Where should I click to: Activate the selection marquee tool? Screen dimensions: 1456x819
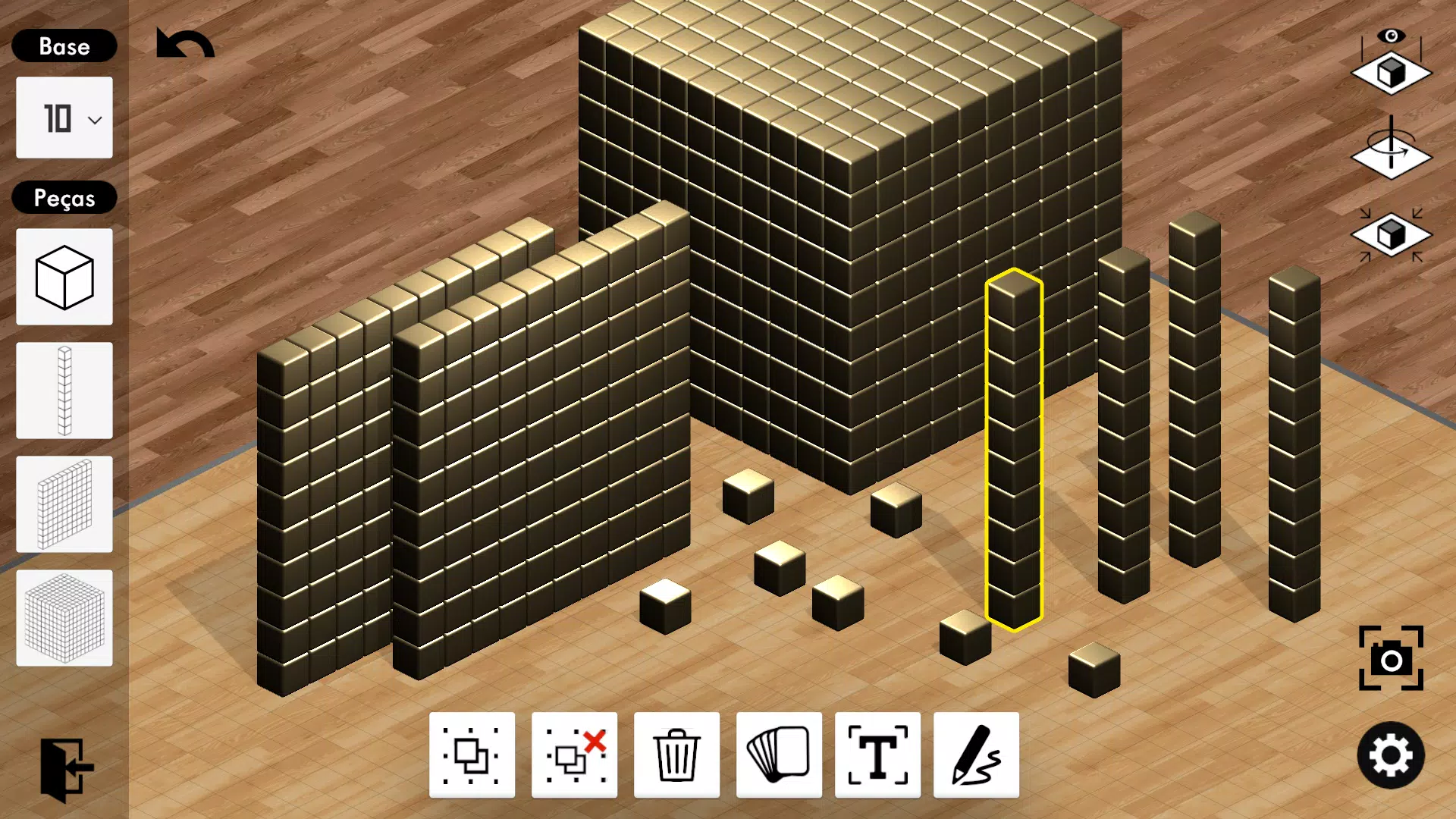pyautogui.click(x=472, y=756)
